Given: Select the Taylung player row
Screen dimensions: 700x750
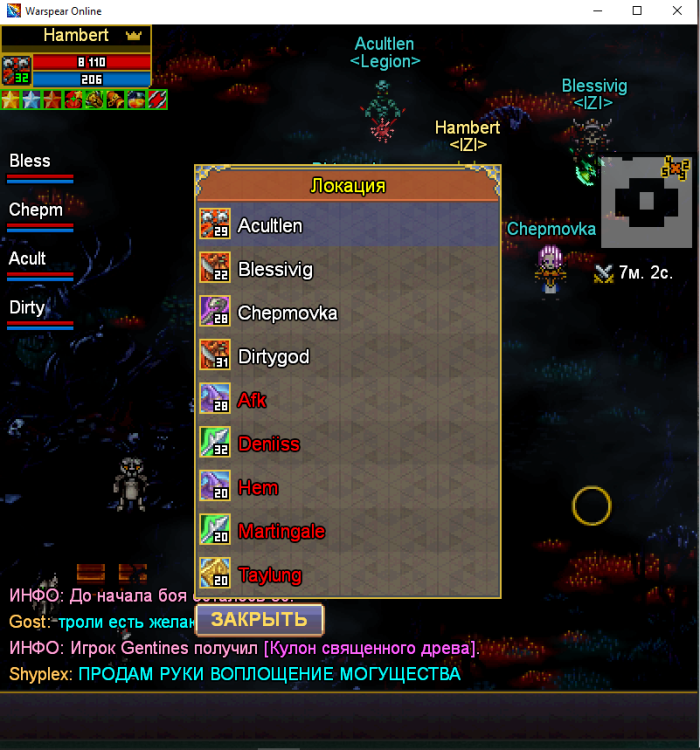Looking at the screenshot, I should click(x=347, y=575).
